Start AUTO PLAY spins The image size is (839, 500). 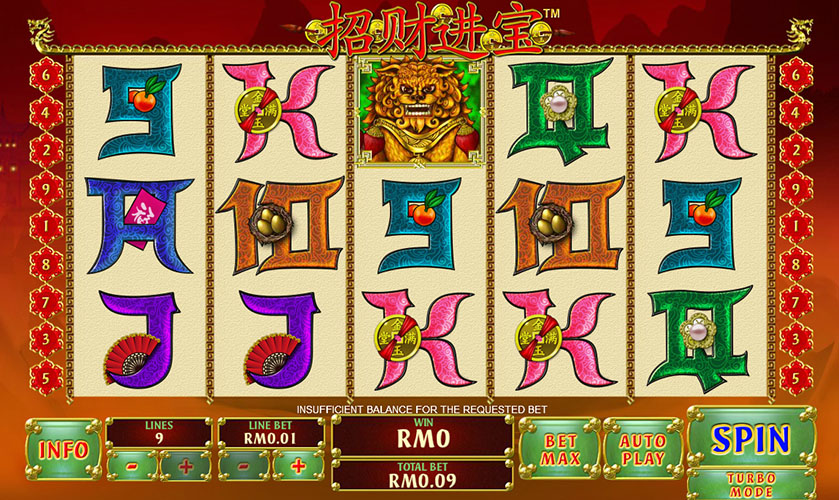click(x=641, y=450)
